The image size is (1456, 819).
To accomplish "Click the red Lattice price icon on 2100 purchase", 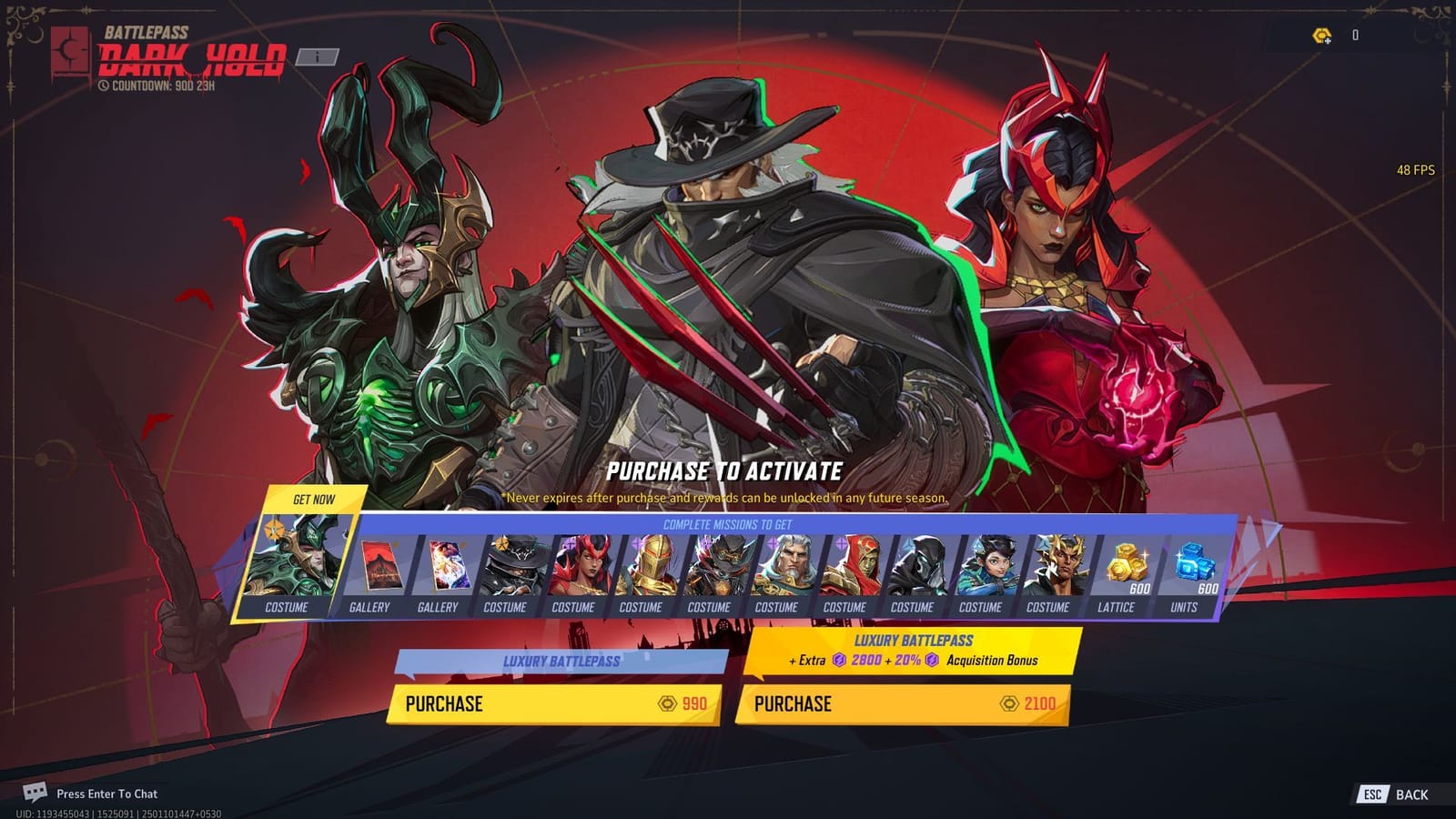I will [1010, 704].
